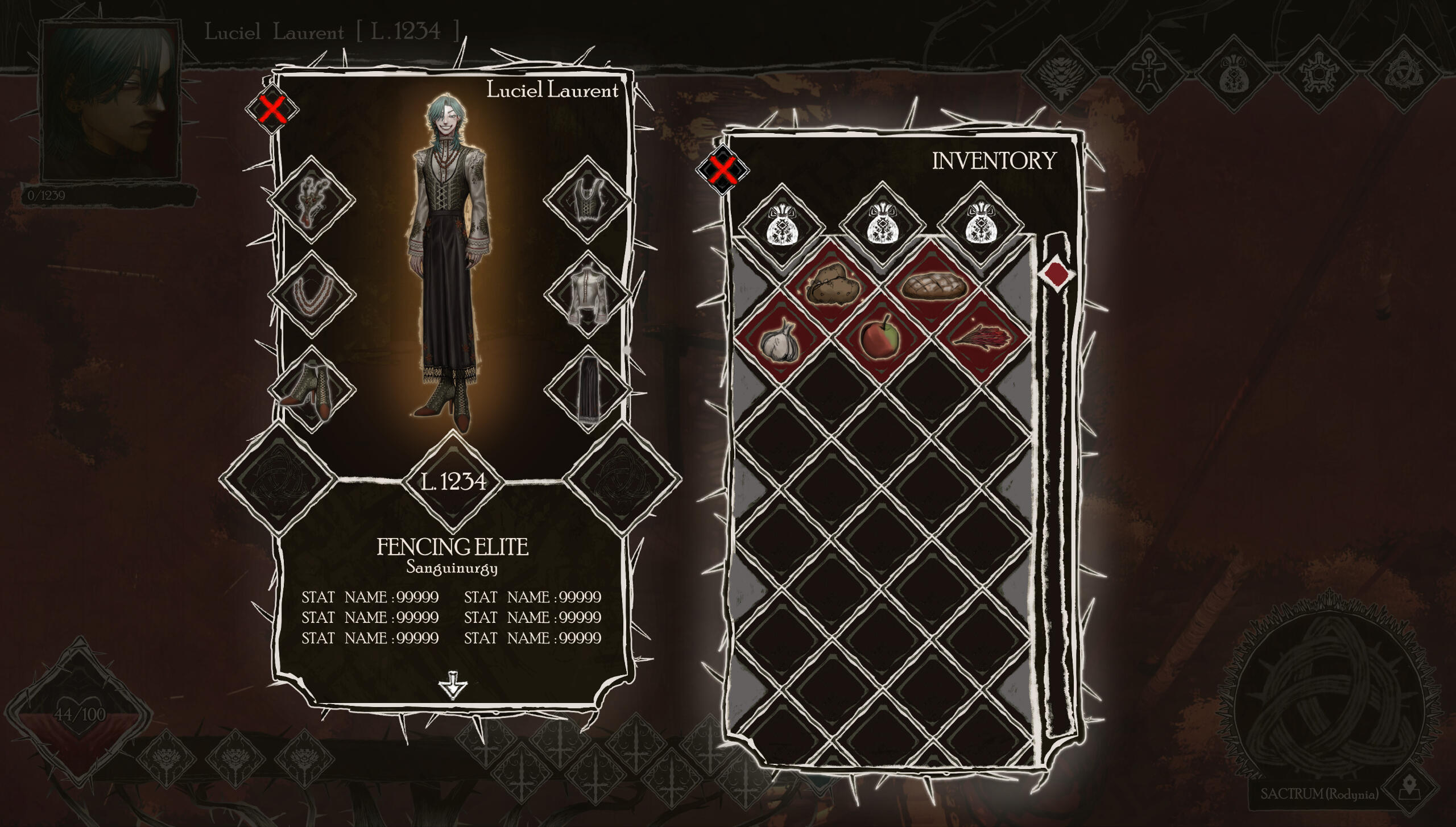Select the green vest equipment slot
This screenshot has height=827, width=1456.
(587, 200)
